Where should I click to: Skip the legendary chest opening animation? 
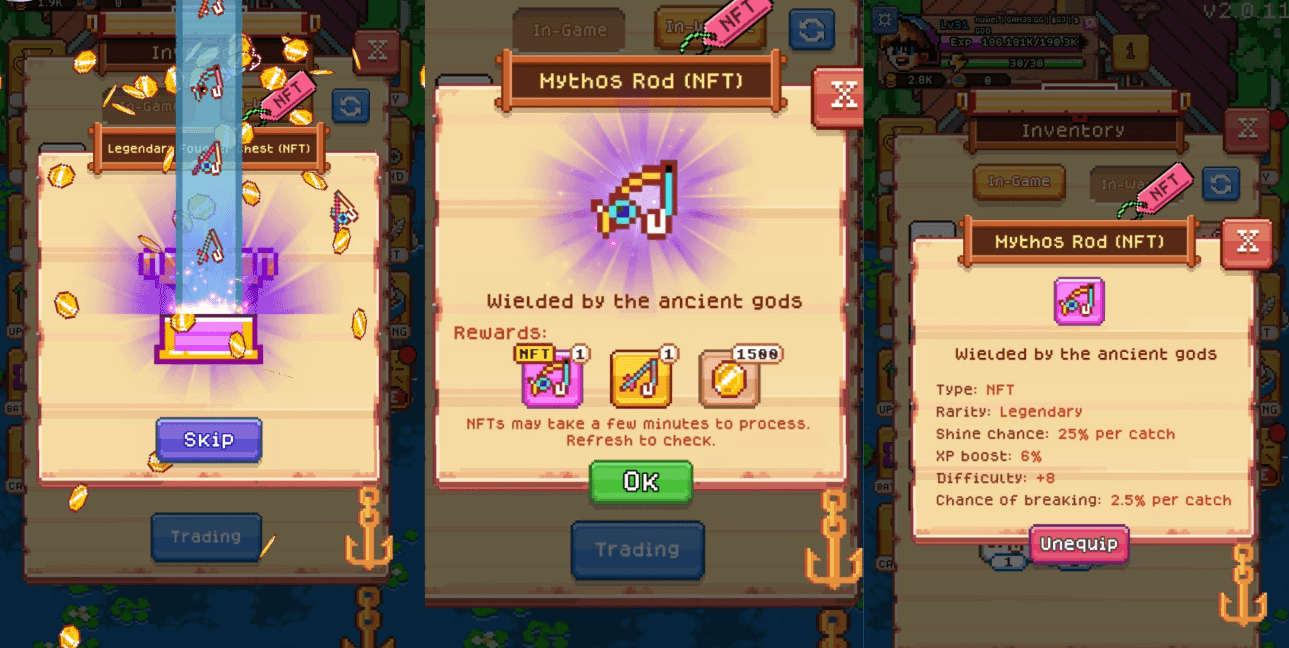click(208, 439)
